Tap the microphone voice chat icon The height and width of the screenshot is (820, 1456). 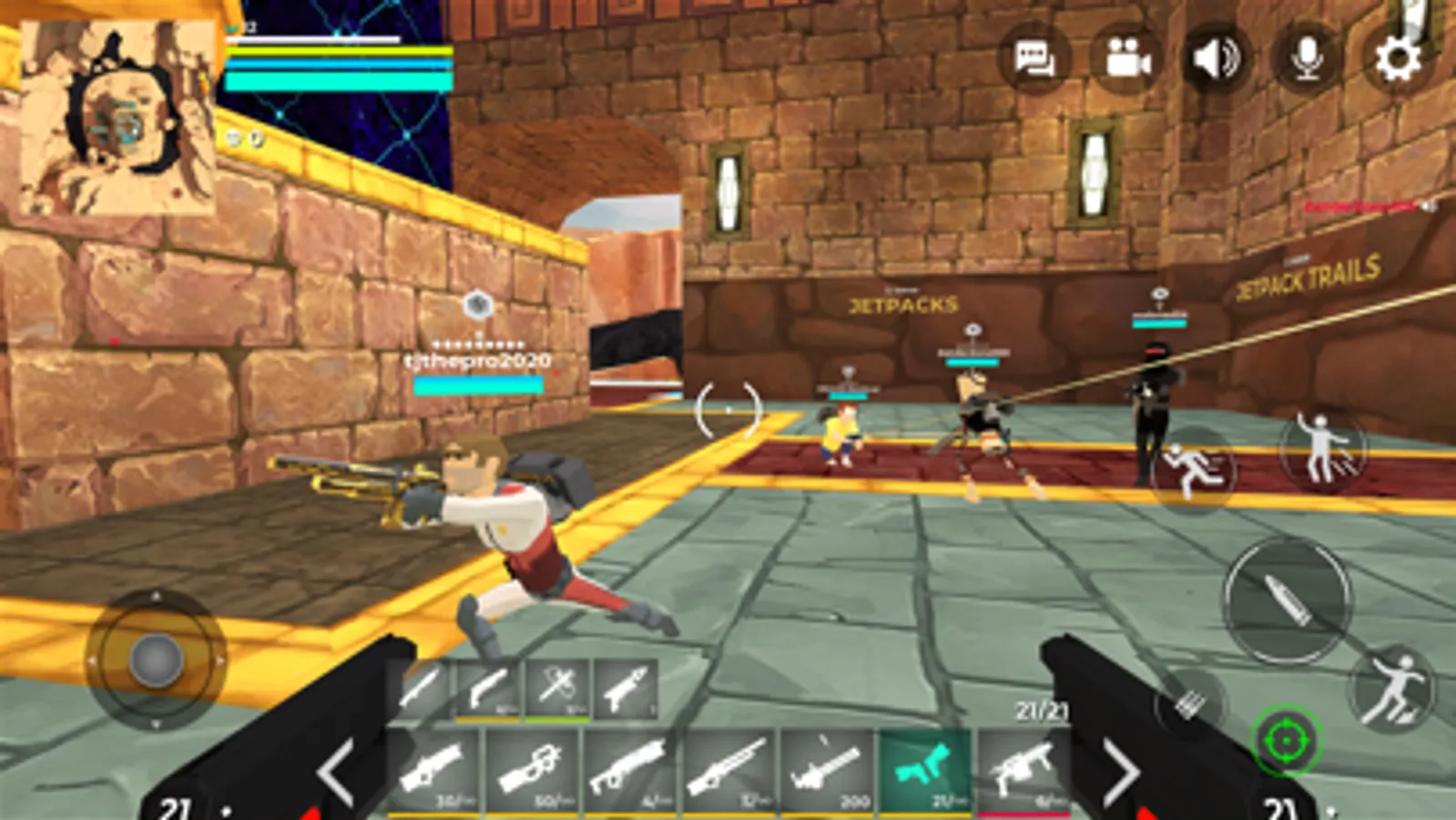[1306, 58]
